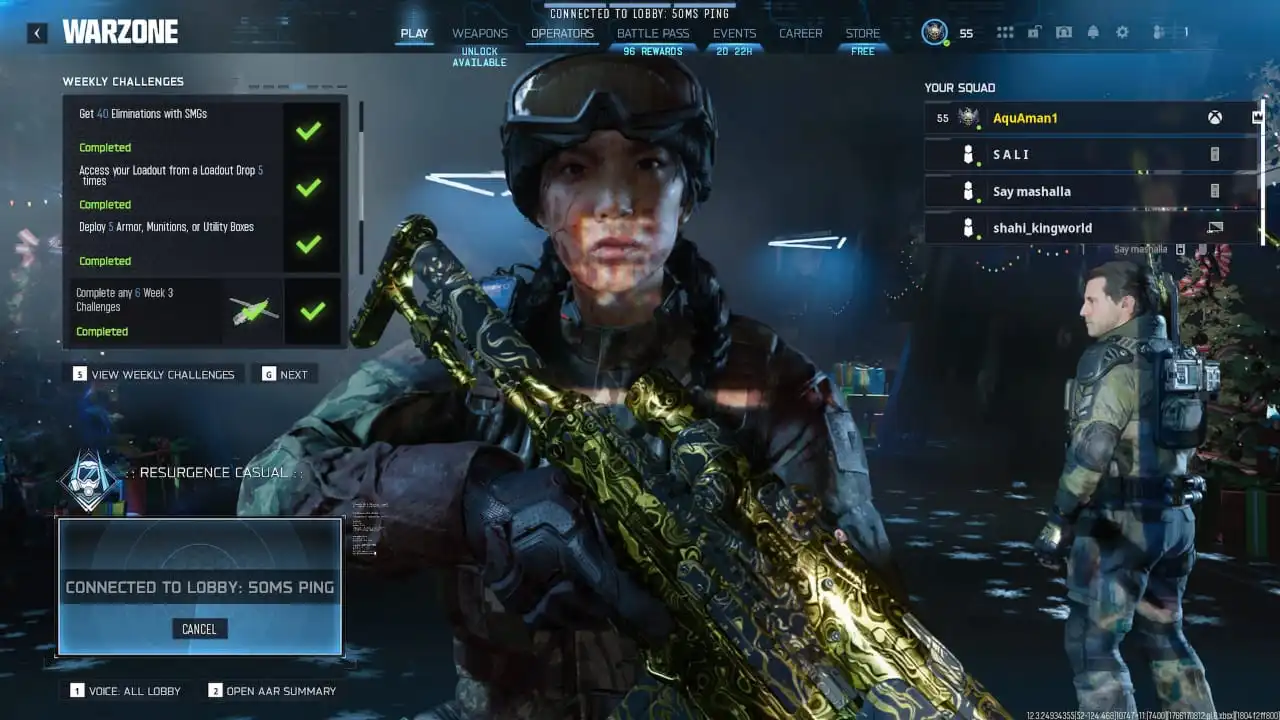1280x720 pixels.
Task: Click the Loadout Drop challenge completion checkmark
Action: [x=309, y=187]
